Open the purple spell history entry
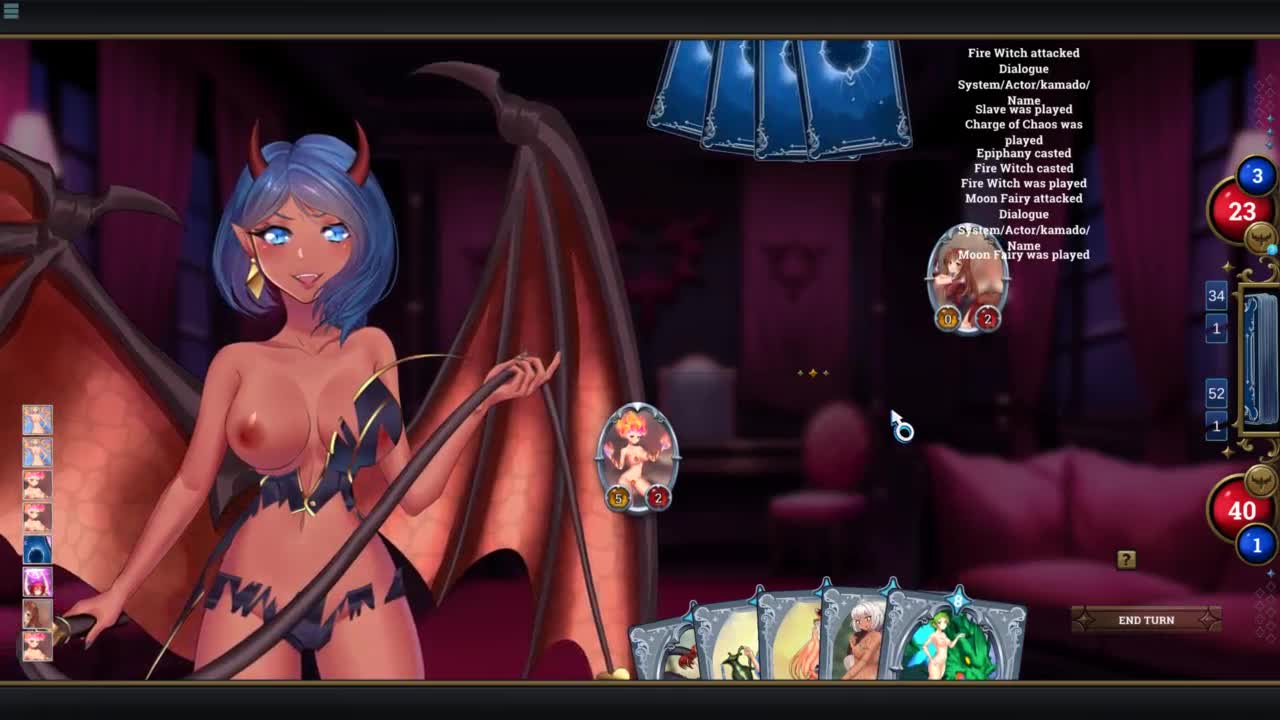The image size is (1280, 720). coord(37,581)
